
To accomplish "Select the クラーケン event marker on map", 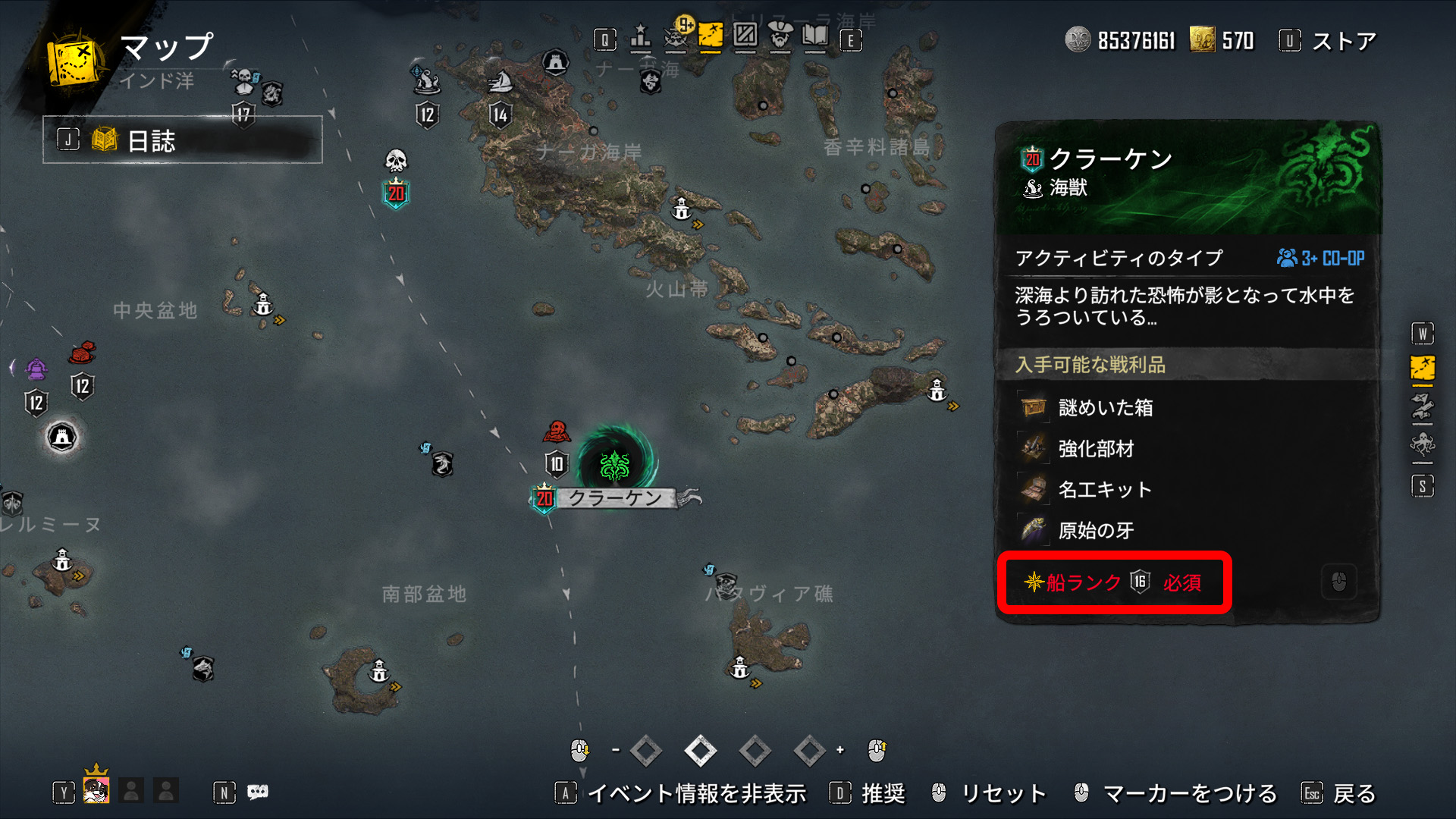I will 614,464.
